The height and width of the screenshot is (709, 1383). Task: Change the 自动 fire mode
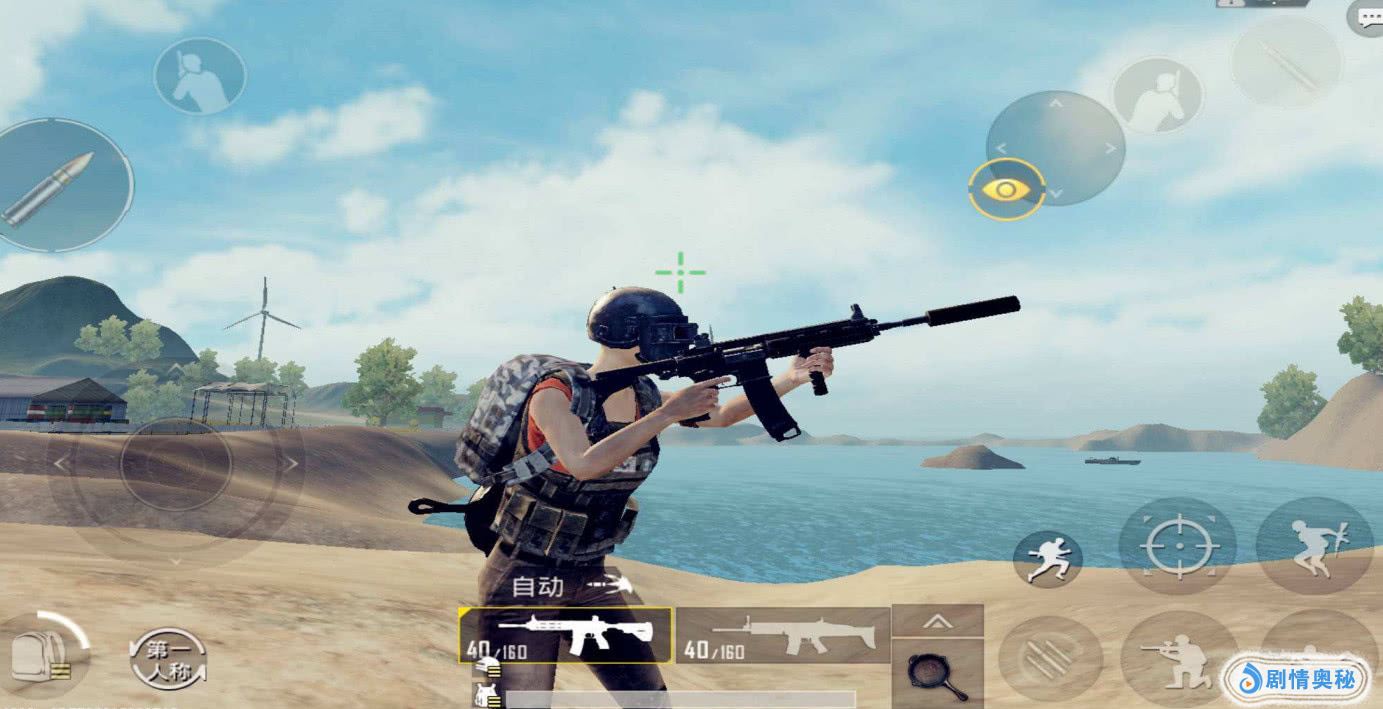(570, 586)
